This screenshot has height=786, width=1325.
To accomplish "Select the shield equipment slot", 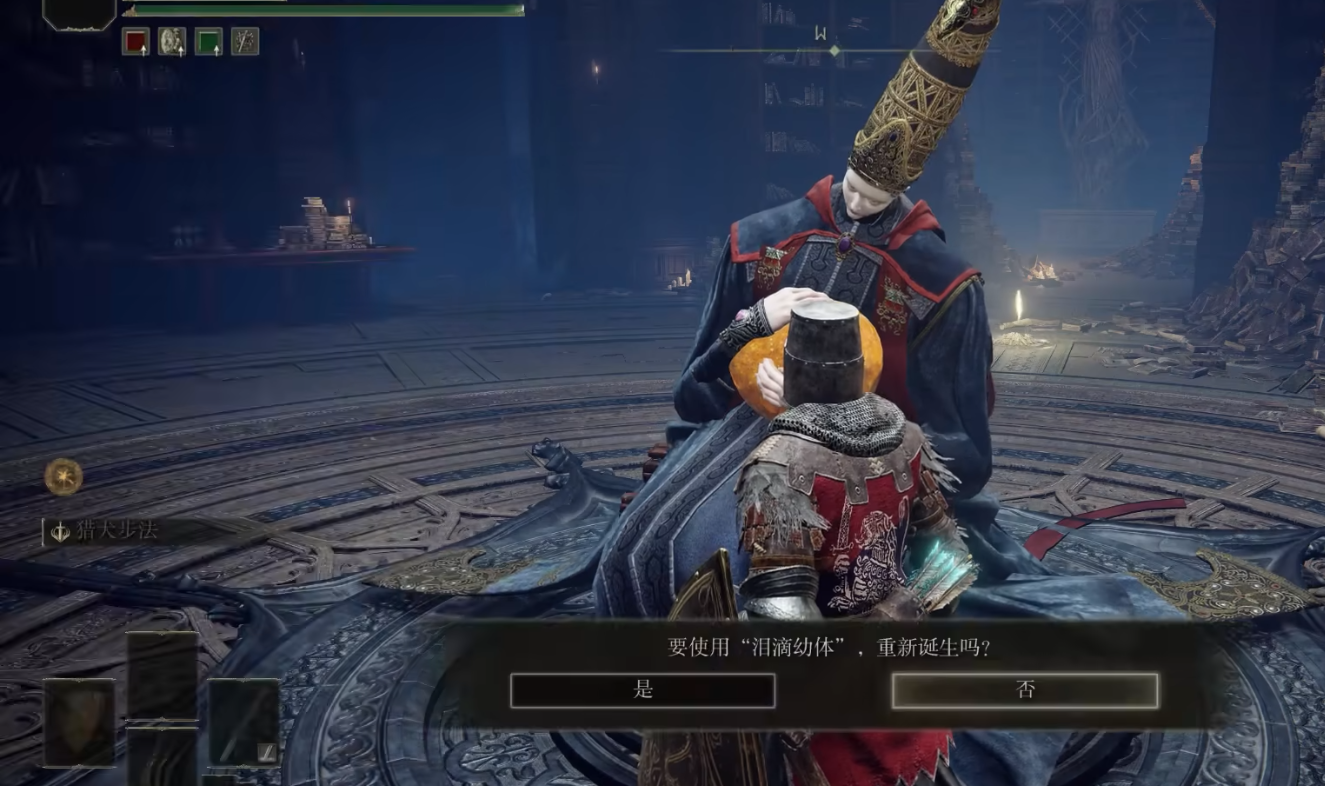I will (x=79, y=722).
